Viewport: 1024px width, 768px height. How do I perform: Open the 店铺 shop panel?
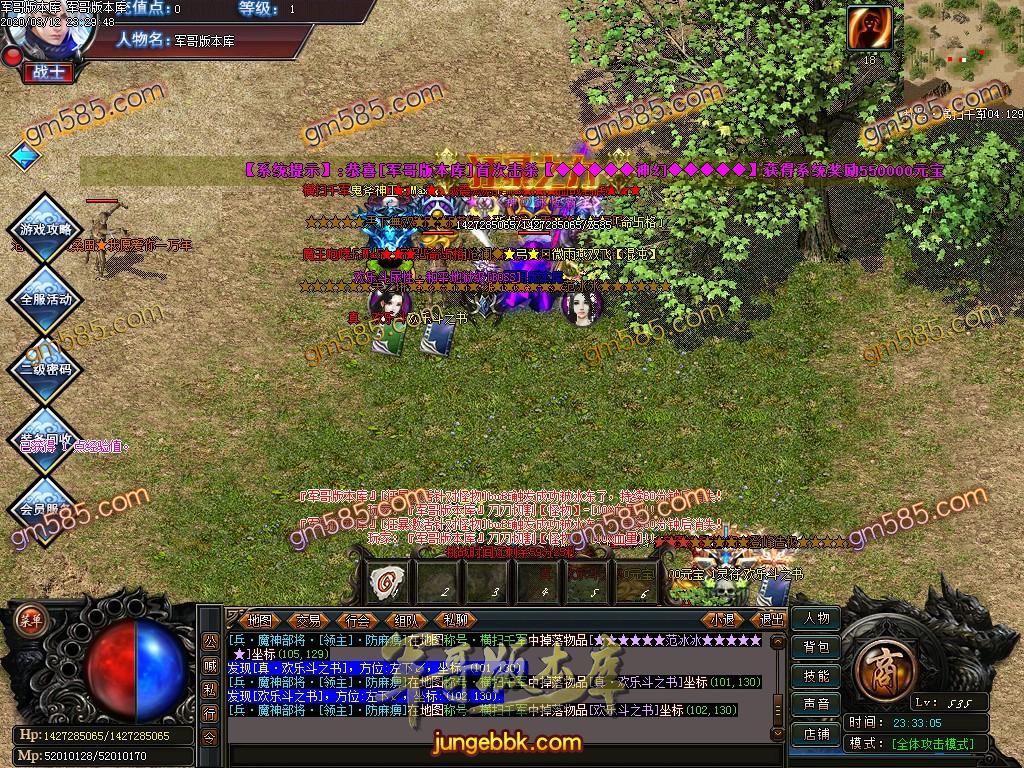tap(816, 734)
